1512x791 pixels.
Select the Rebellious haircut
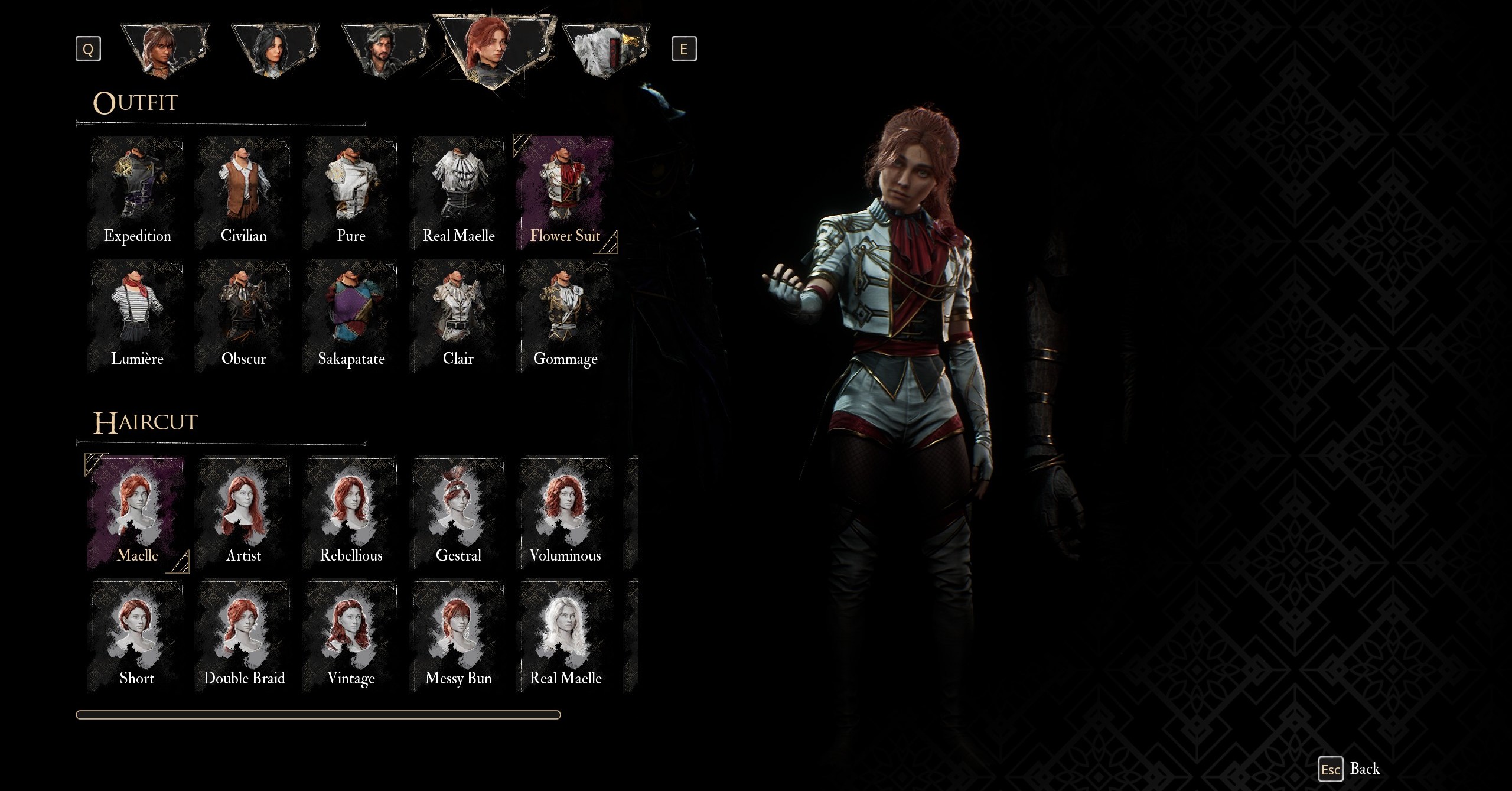tap(351, 513)
